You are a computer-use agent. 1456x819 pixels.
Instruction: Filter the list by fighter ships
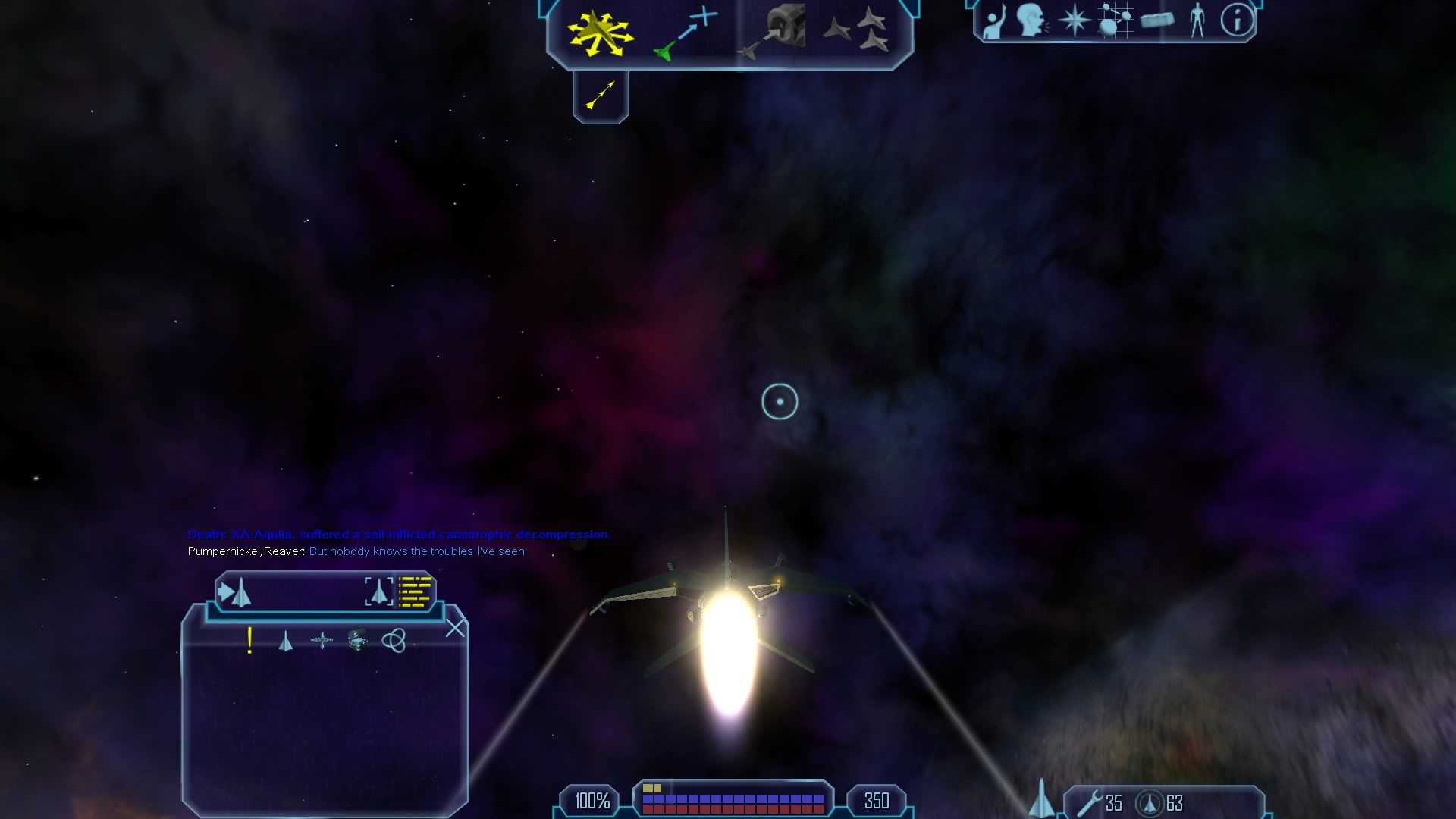pos(285,642)
